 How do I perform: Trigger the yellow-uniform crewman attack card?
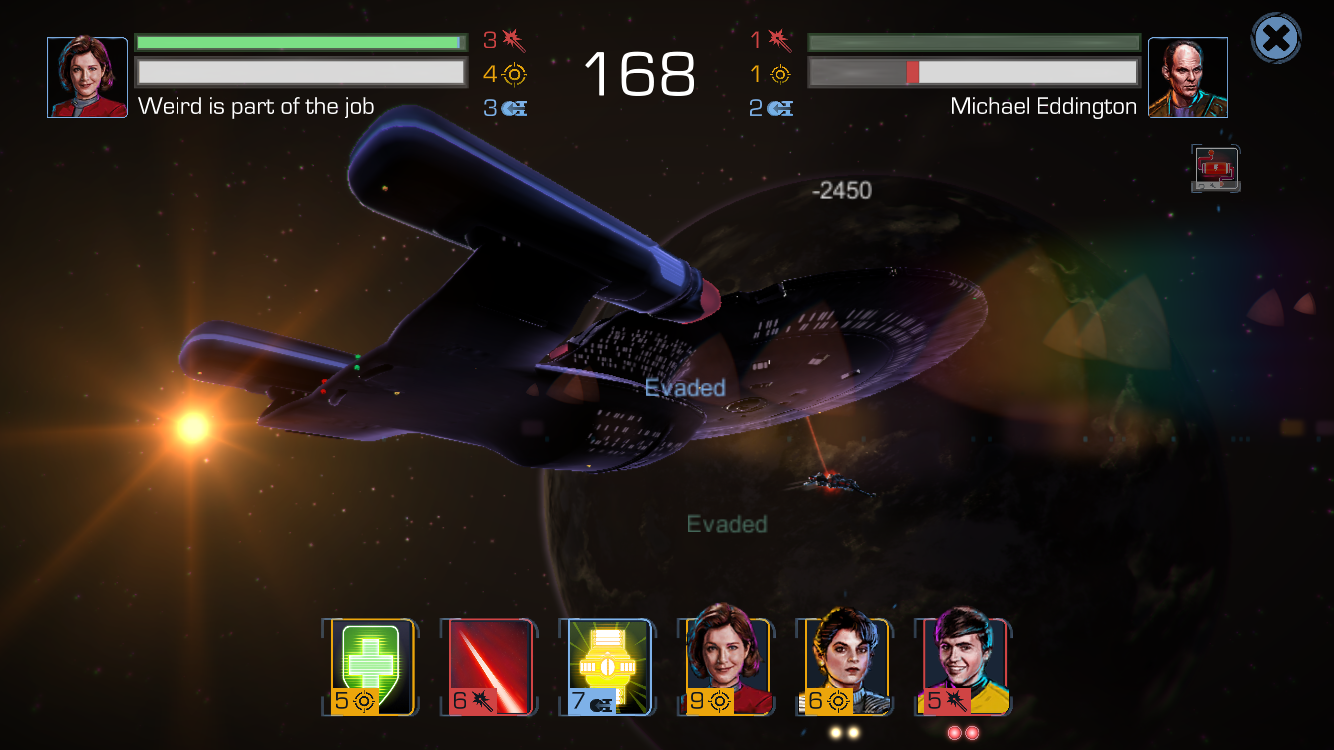click(964, 665)
